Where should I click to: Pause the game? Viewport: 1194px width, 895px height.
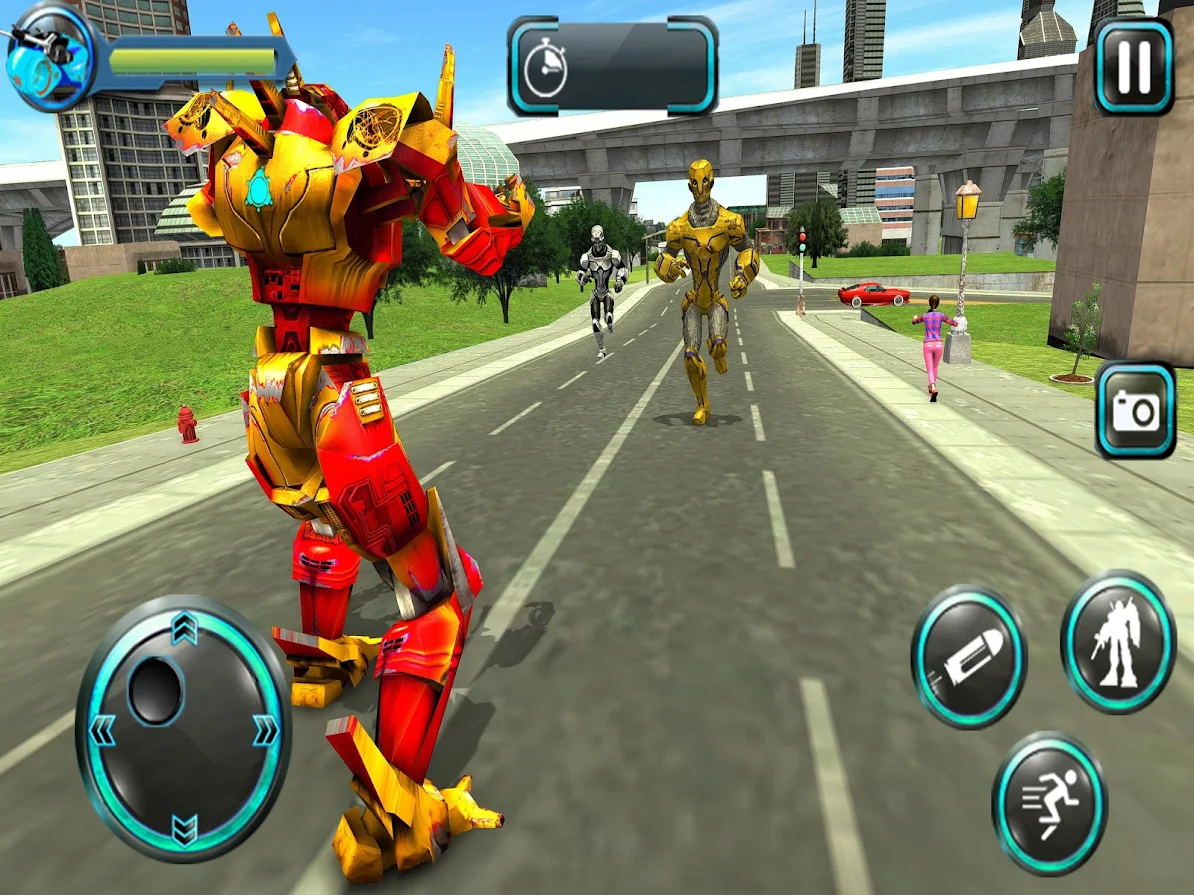coord(1133,66)
